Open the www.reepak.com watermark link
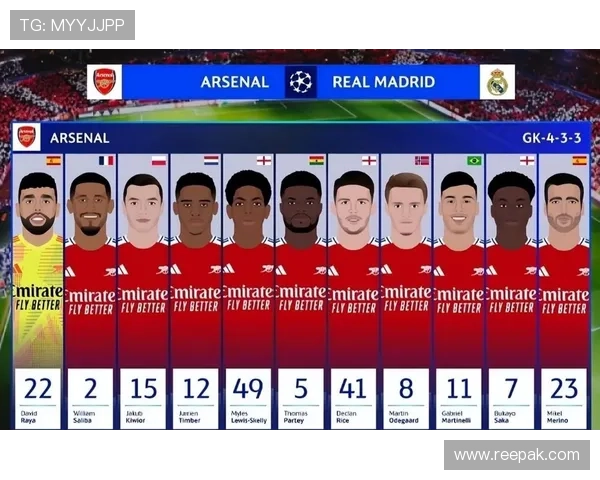Viewport: 600px width, 480px height. 515,455
